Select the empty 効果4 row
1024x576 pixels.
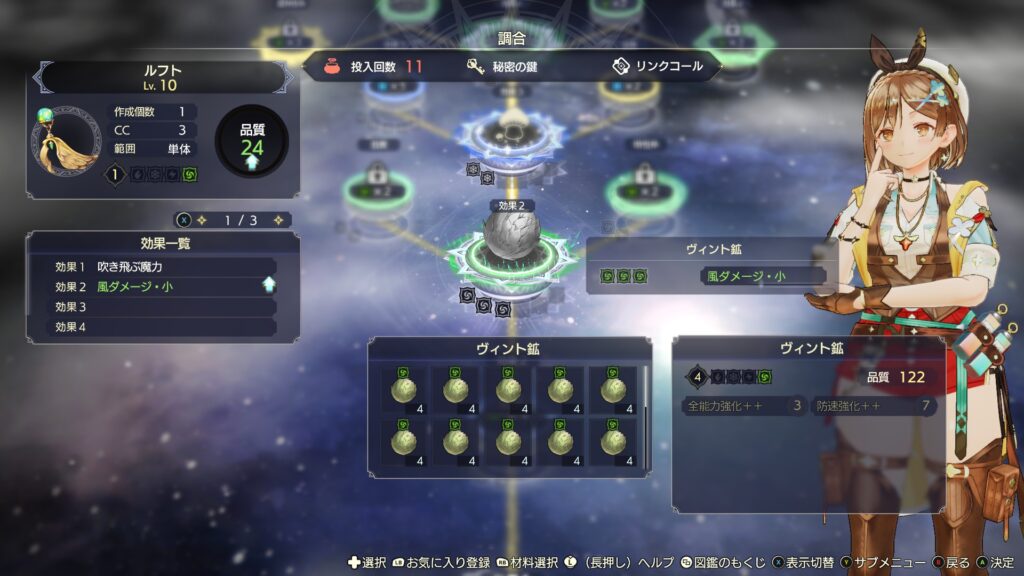point(165,327)
